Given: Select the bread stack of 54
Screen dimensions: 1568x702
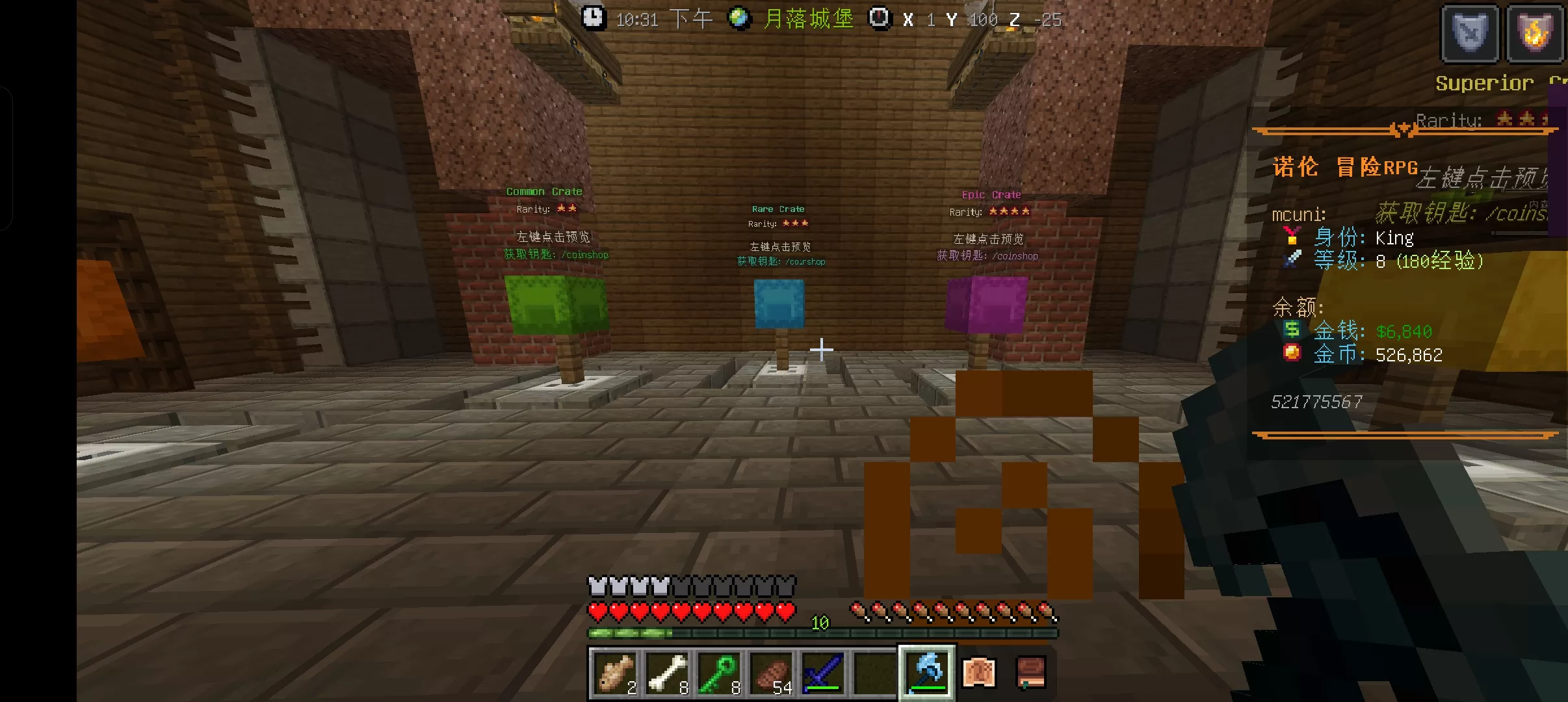Looking at the screenshot, I should click(x=771, y=673).
